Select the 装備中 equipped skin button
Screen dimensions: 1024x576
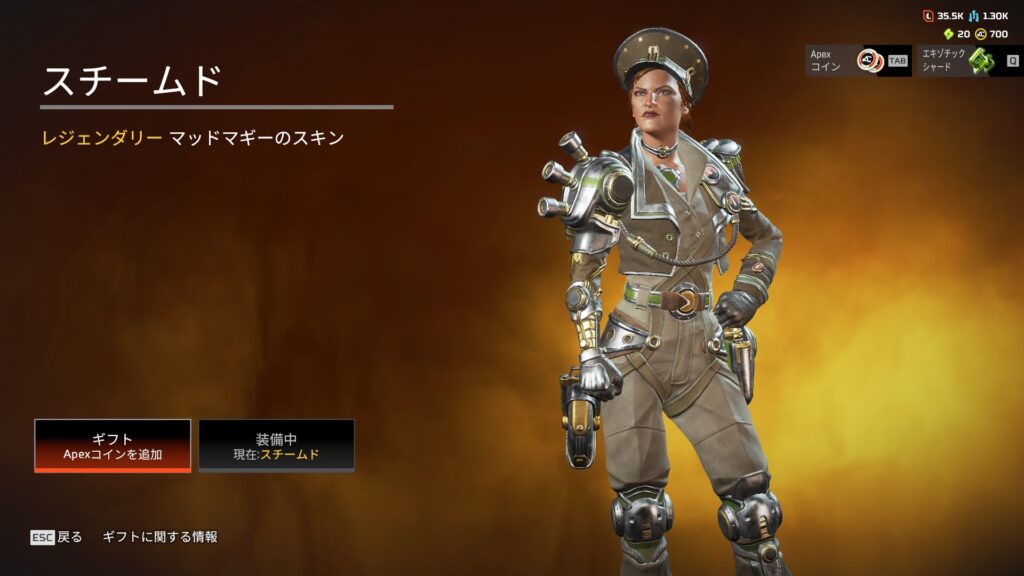coord(276,445)
